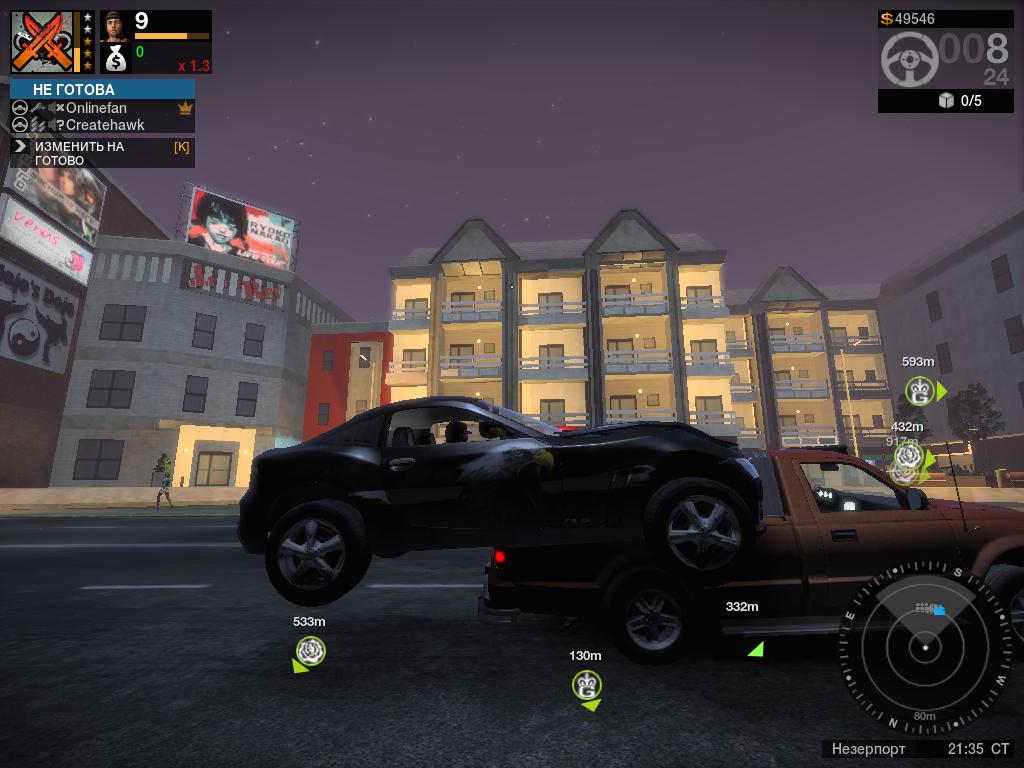Viewport: 1024px width, 768px height.
Task: Click the money bag icon
Action: (116, 58)
